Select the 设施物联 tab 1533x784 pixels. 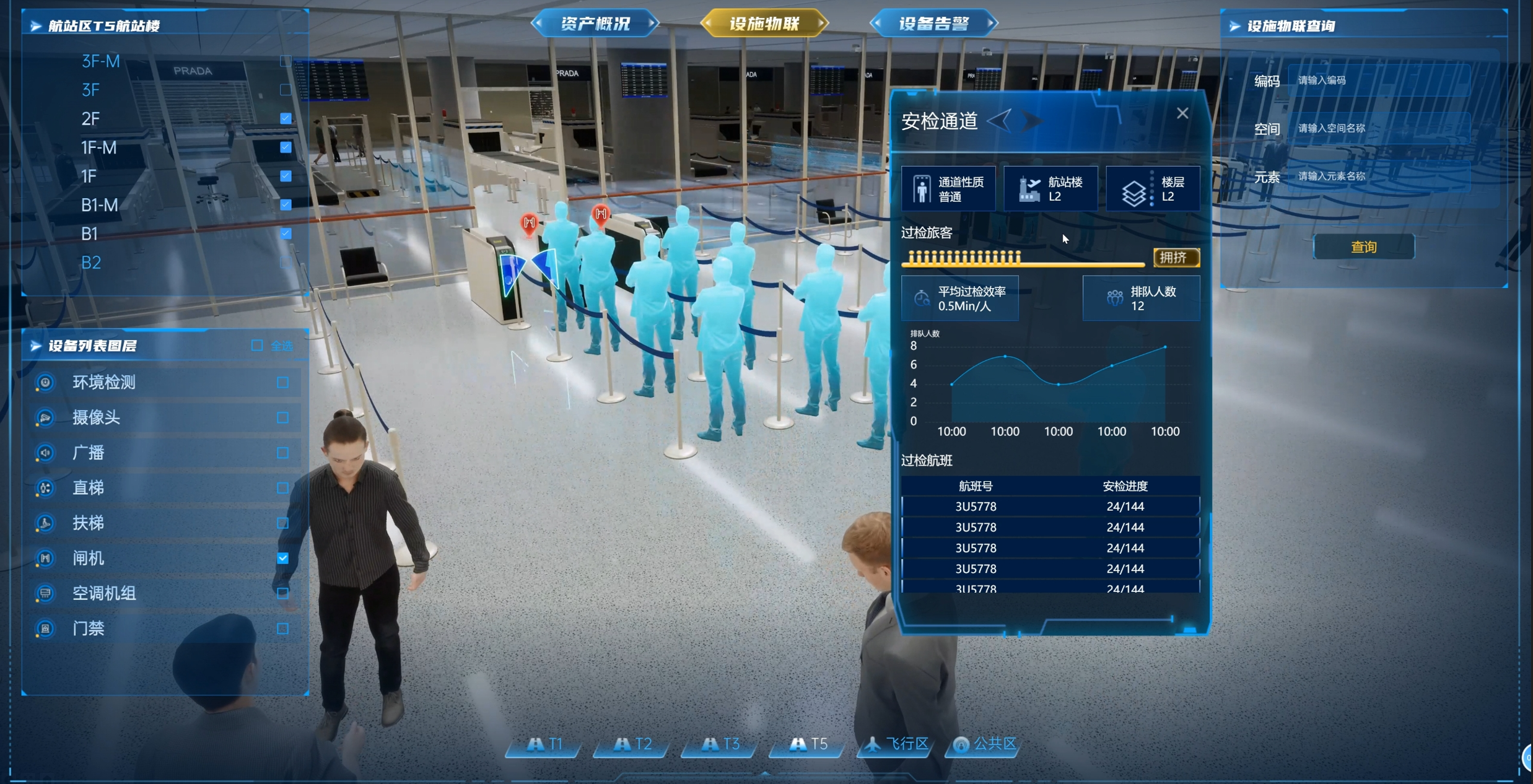coord(764,24)
